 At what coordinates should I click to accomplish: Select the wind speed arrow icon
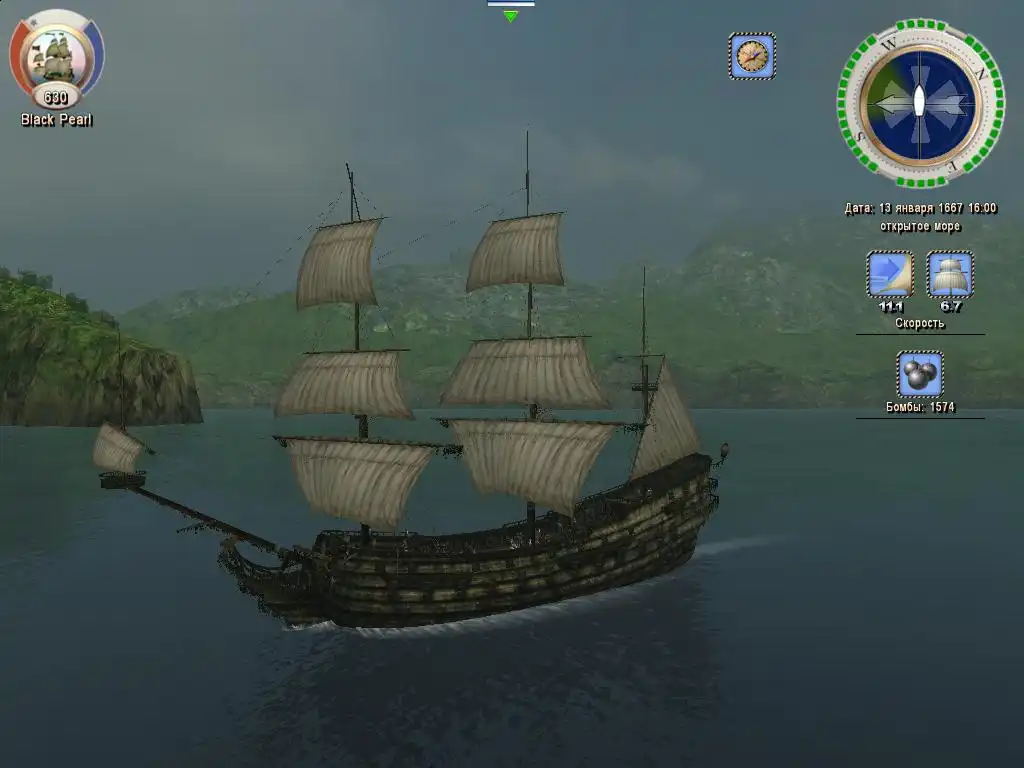(890, 274)
